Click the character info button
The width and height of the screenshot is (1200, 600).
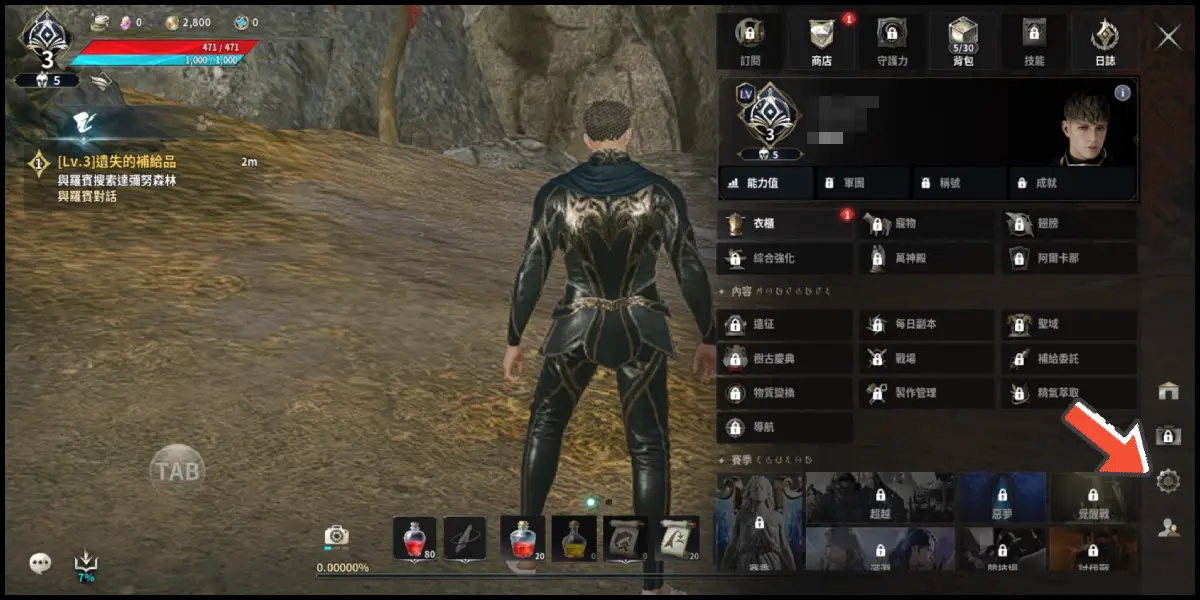[1122, 93]
